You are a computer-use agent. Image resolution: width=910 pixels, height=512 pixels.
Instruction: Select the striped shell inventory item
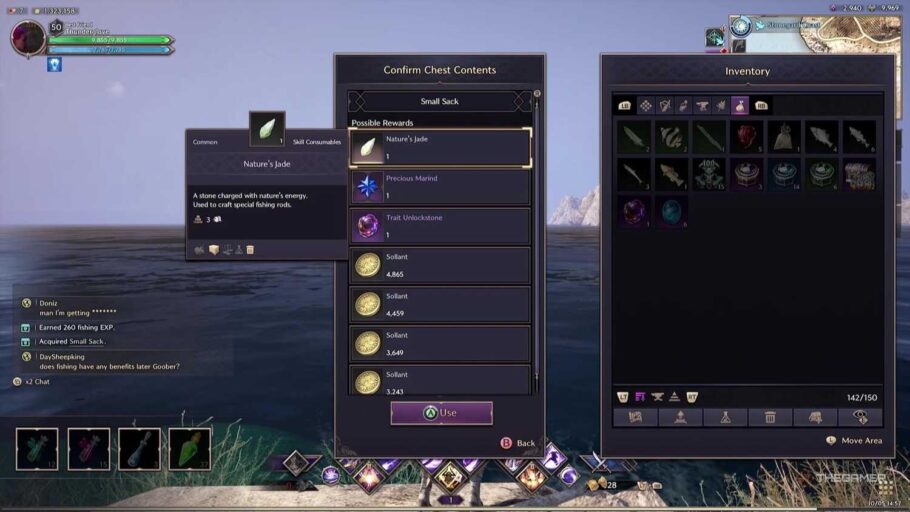671,137
